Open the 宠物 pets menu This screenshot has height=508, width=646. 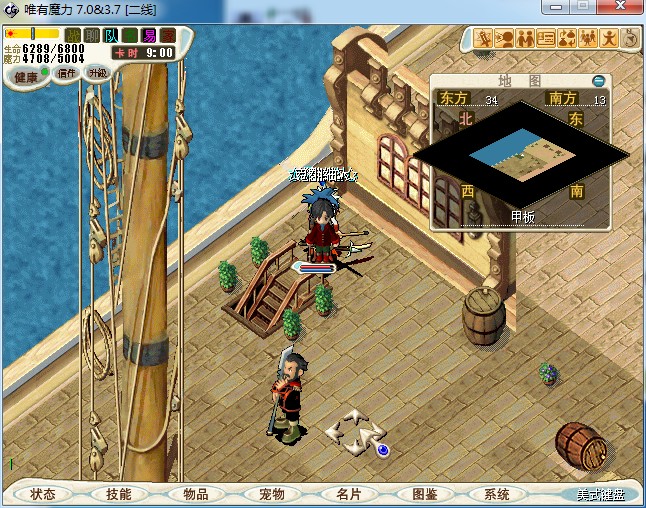click(272, 494)
